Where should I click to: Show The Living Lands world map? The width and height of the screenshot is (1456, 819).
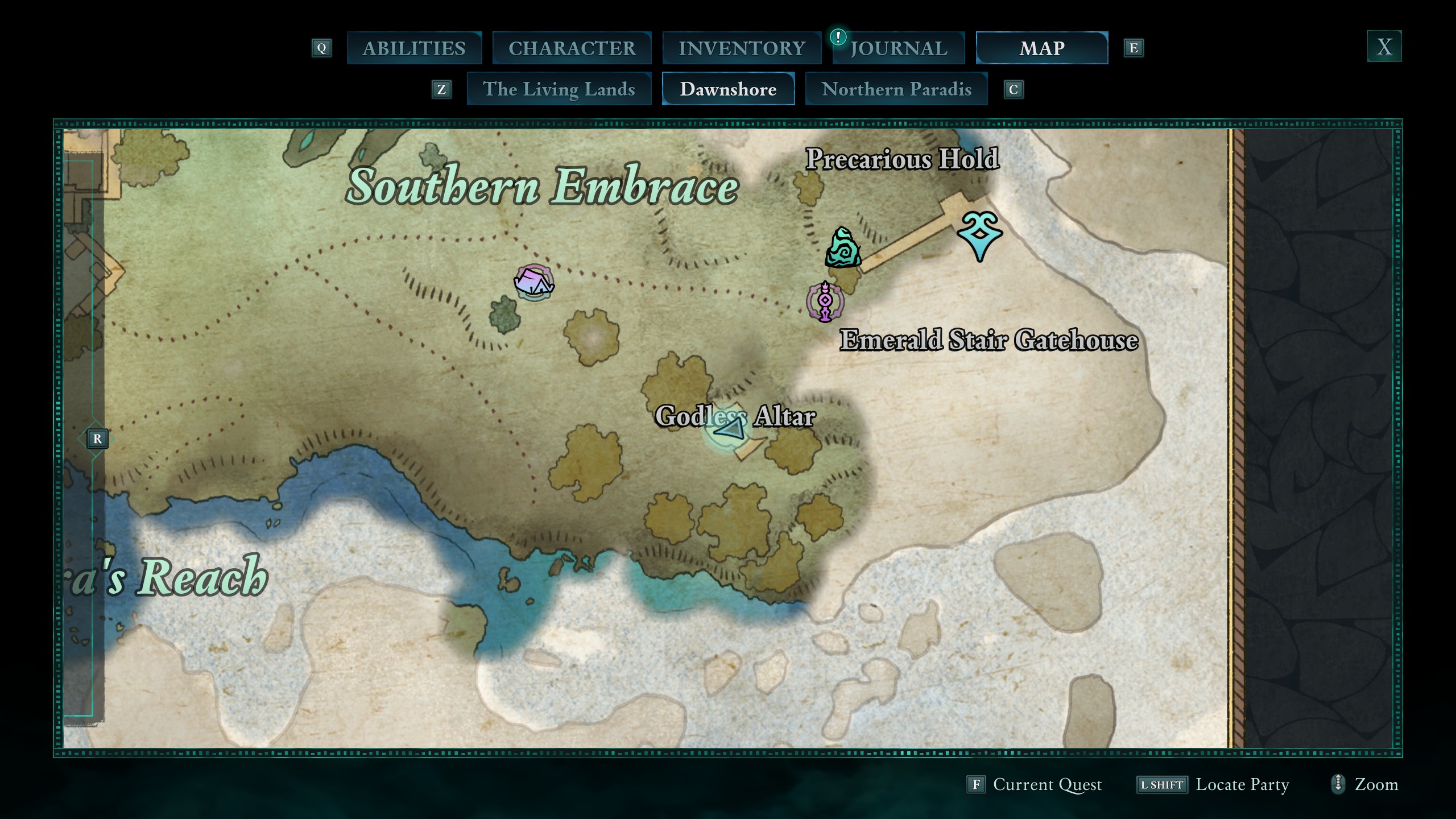[x=559, y=89]
